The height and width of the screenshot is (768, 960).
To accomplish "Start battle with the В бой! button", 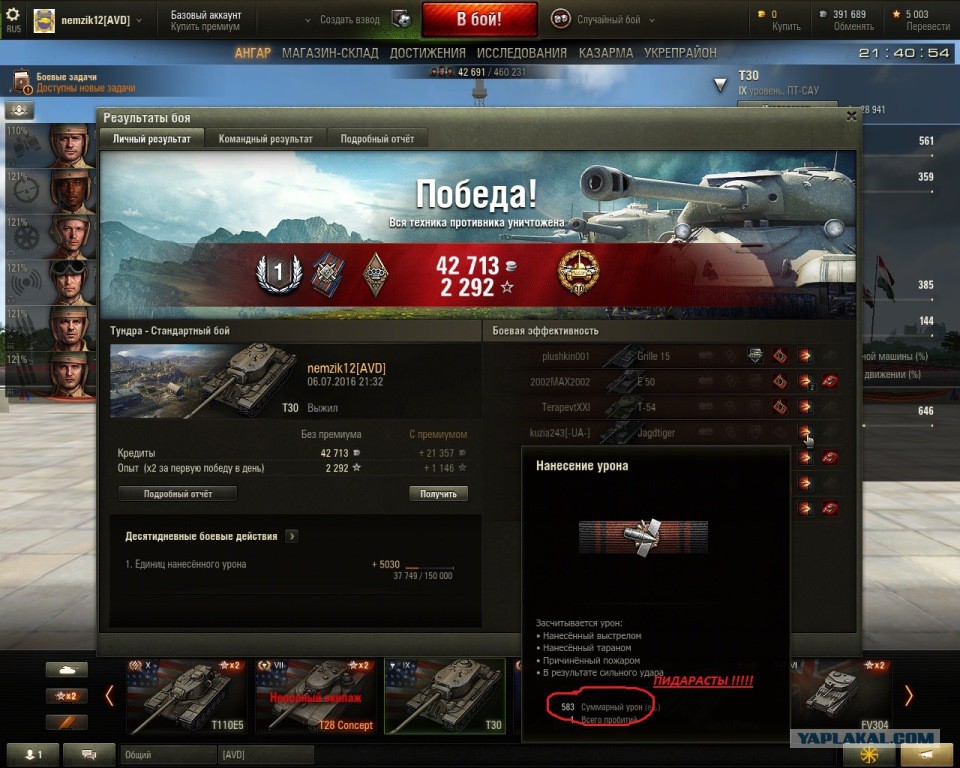I will click(x=479, y=19).
